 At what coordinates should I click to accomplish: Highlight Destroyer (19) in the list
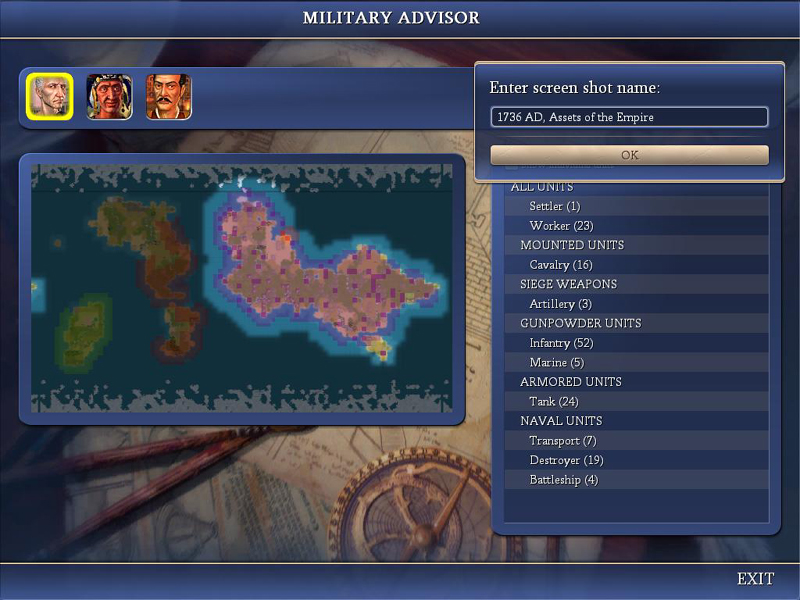pyautogui.click(x=567, y=460)
